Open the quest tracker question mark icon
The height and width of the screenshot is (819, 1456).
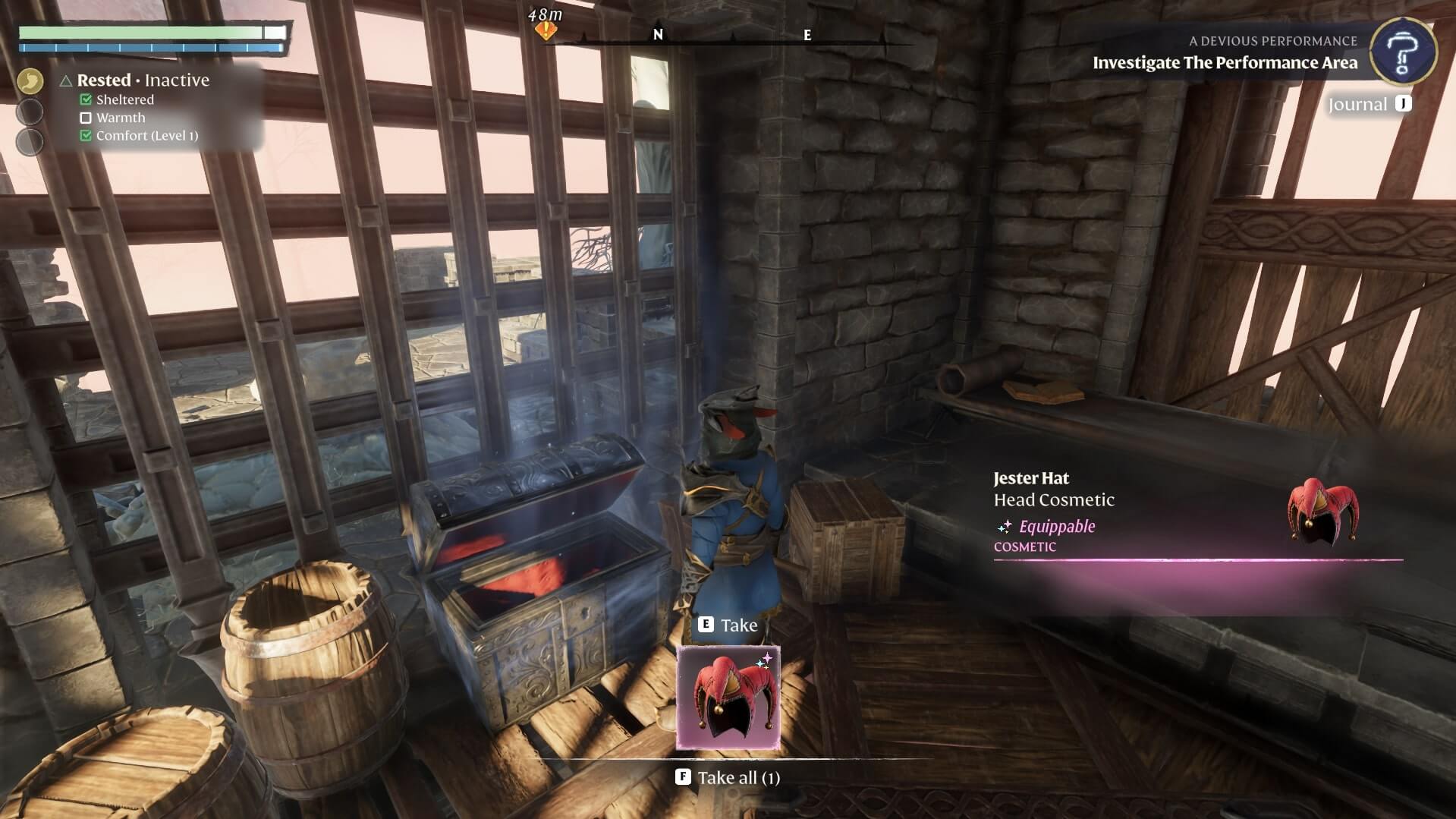click(x=1402, y=52)
